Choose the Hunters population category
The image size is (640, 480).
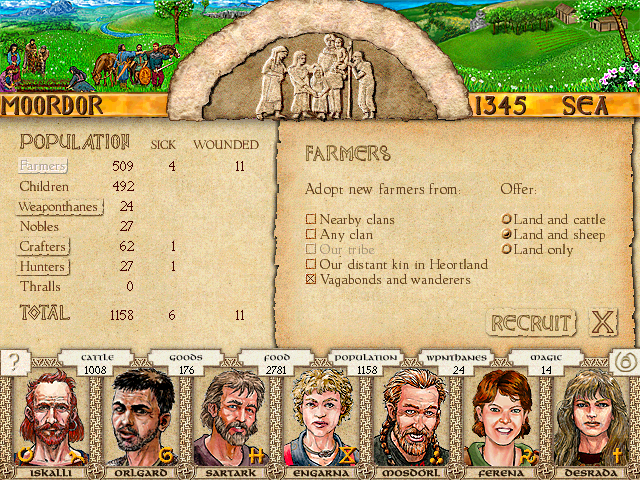(44, 267)
